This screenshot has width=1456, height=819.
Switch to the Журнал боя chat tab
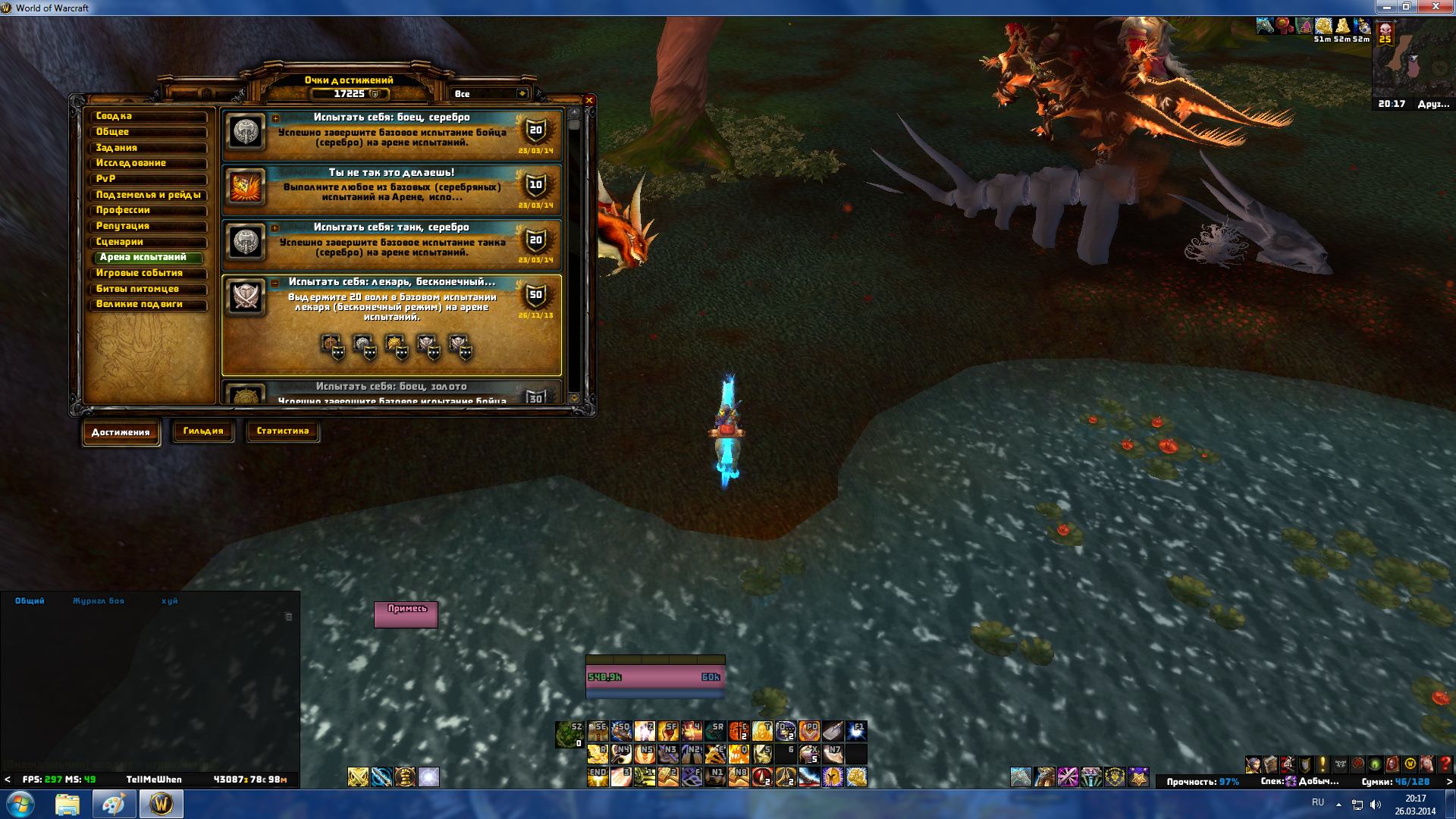pyautogui.click(x=99, y=601)
